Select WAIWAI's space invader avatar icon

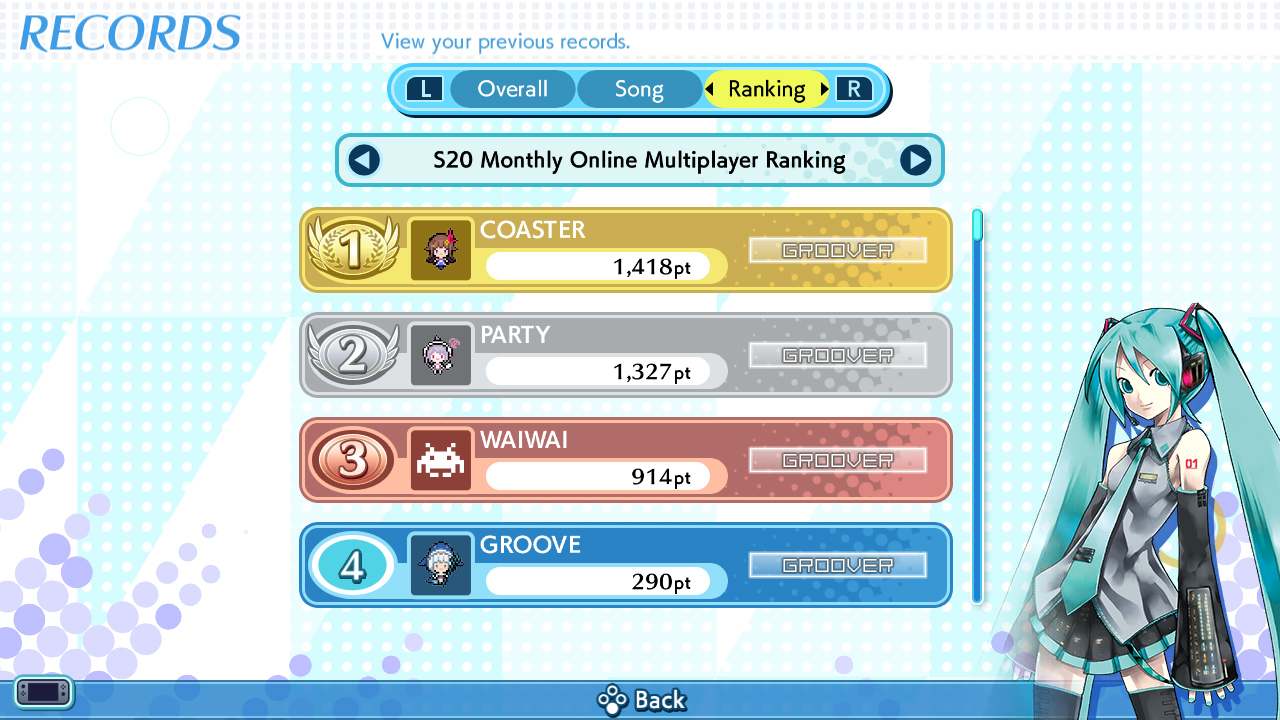tap(440, 459)
